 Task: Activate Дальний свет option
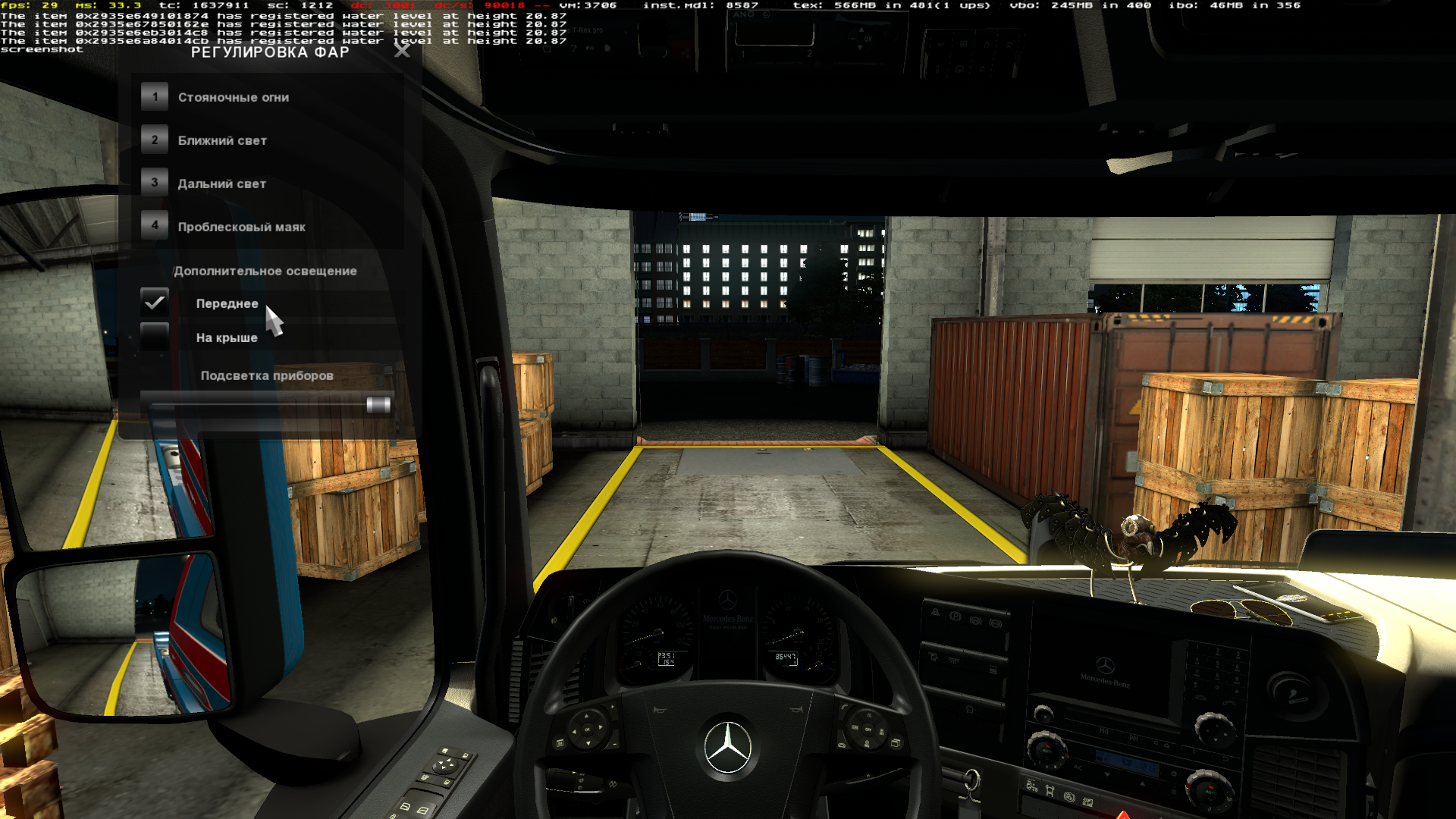(221, 184)
